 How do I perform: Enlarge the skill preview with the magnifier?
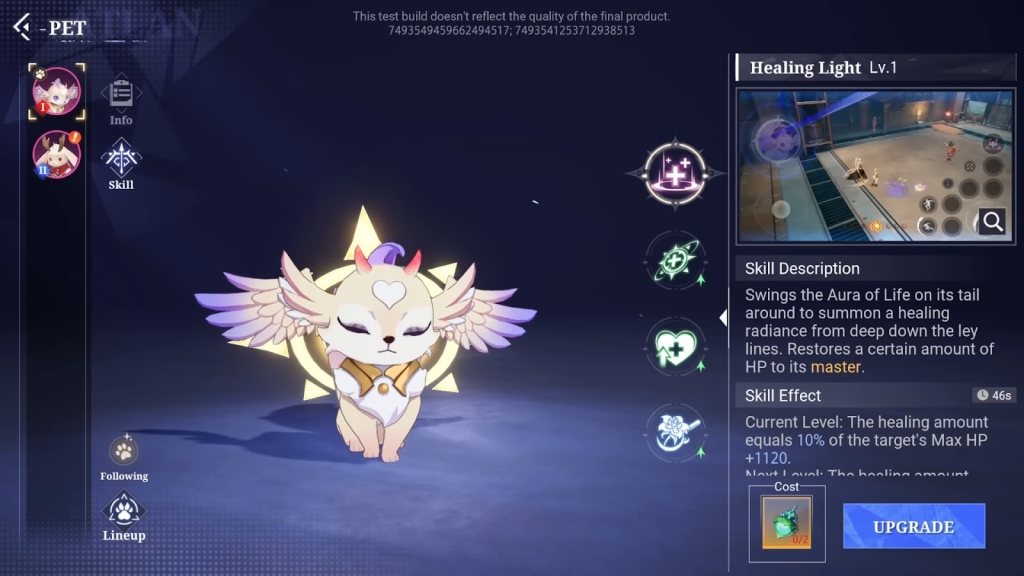(x=992, y=221)
